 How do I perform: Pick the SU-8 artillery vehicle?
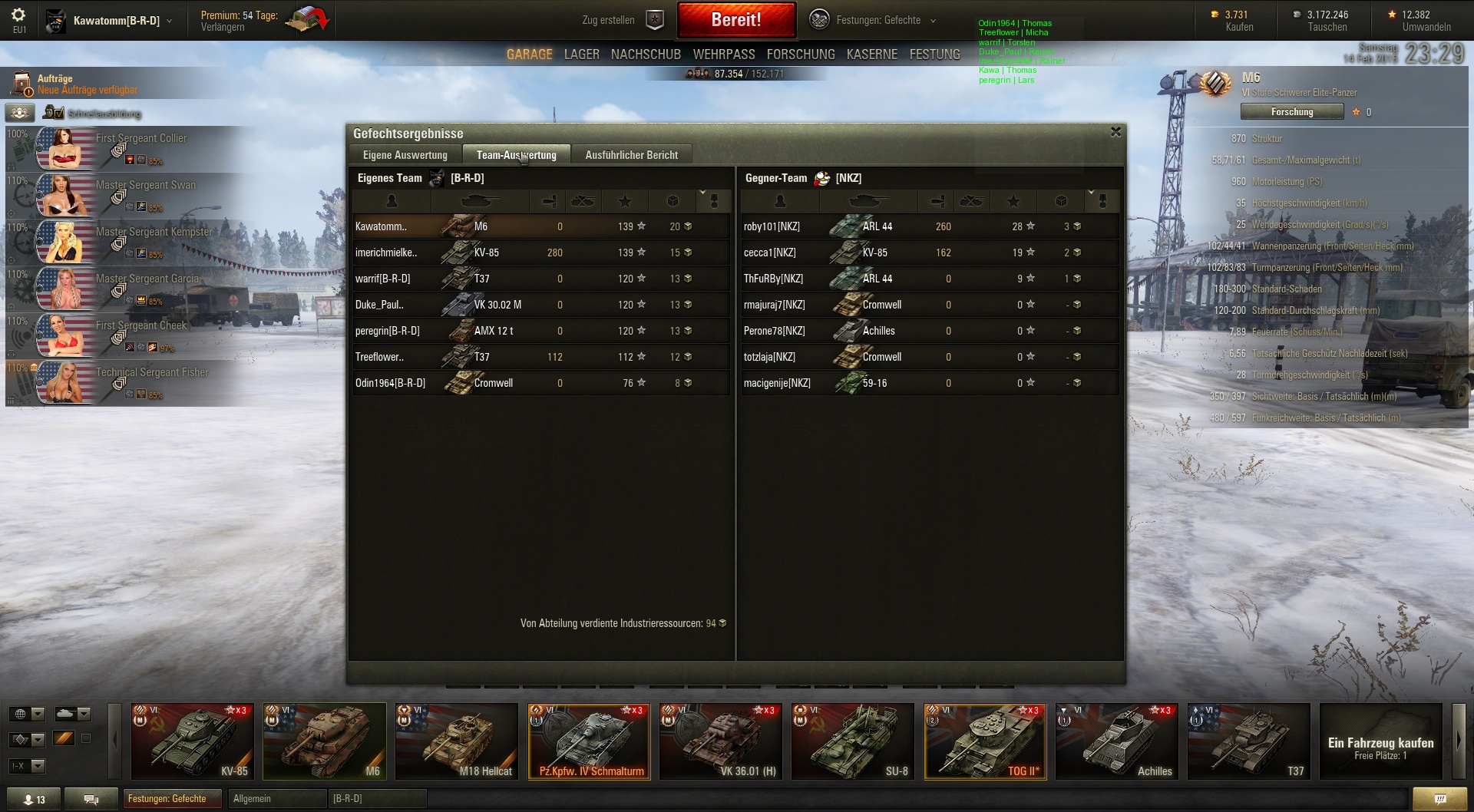(x=852, y=741)
